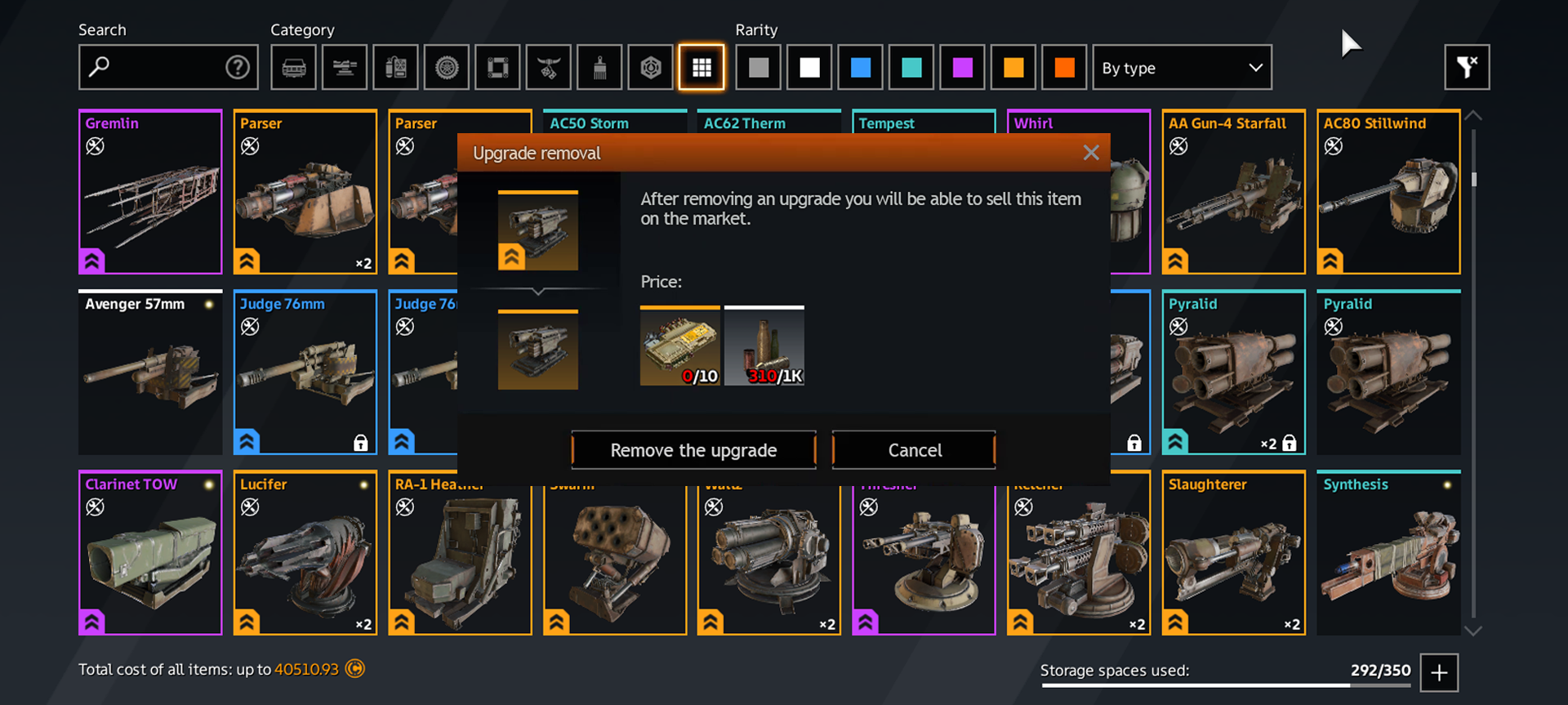Expand storage with the plus button
The width and height of the screenshot is (1568, 705).
pyautogui.click(x=1439, y=672)
